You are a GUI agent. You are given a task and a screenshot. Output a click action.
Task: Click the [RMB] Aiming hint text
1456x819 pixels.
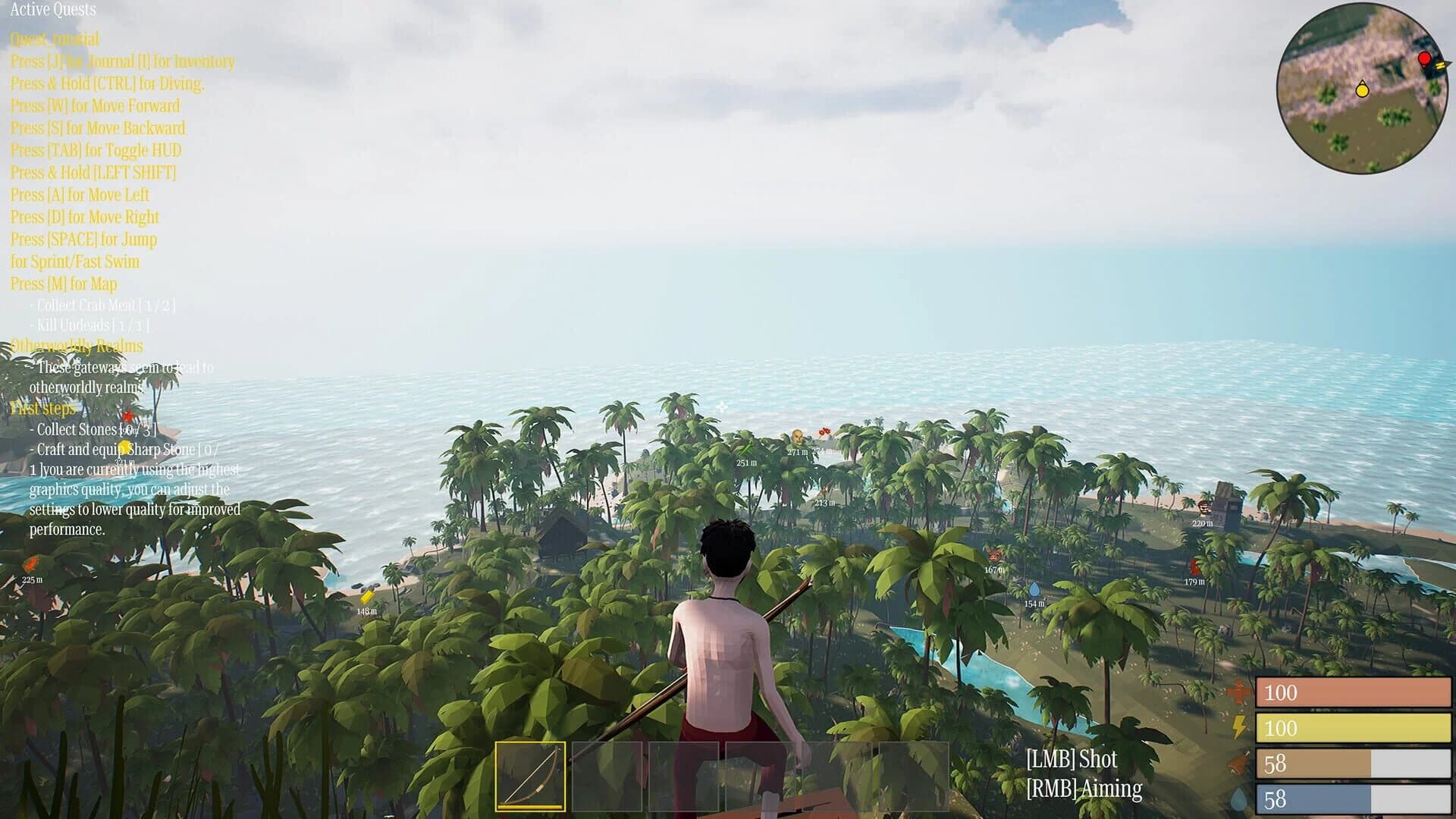point(1084,788)
